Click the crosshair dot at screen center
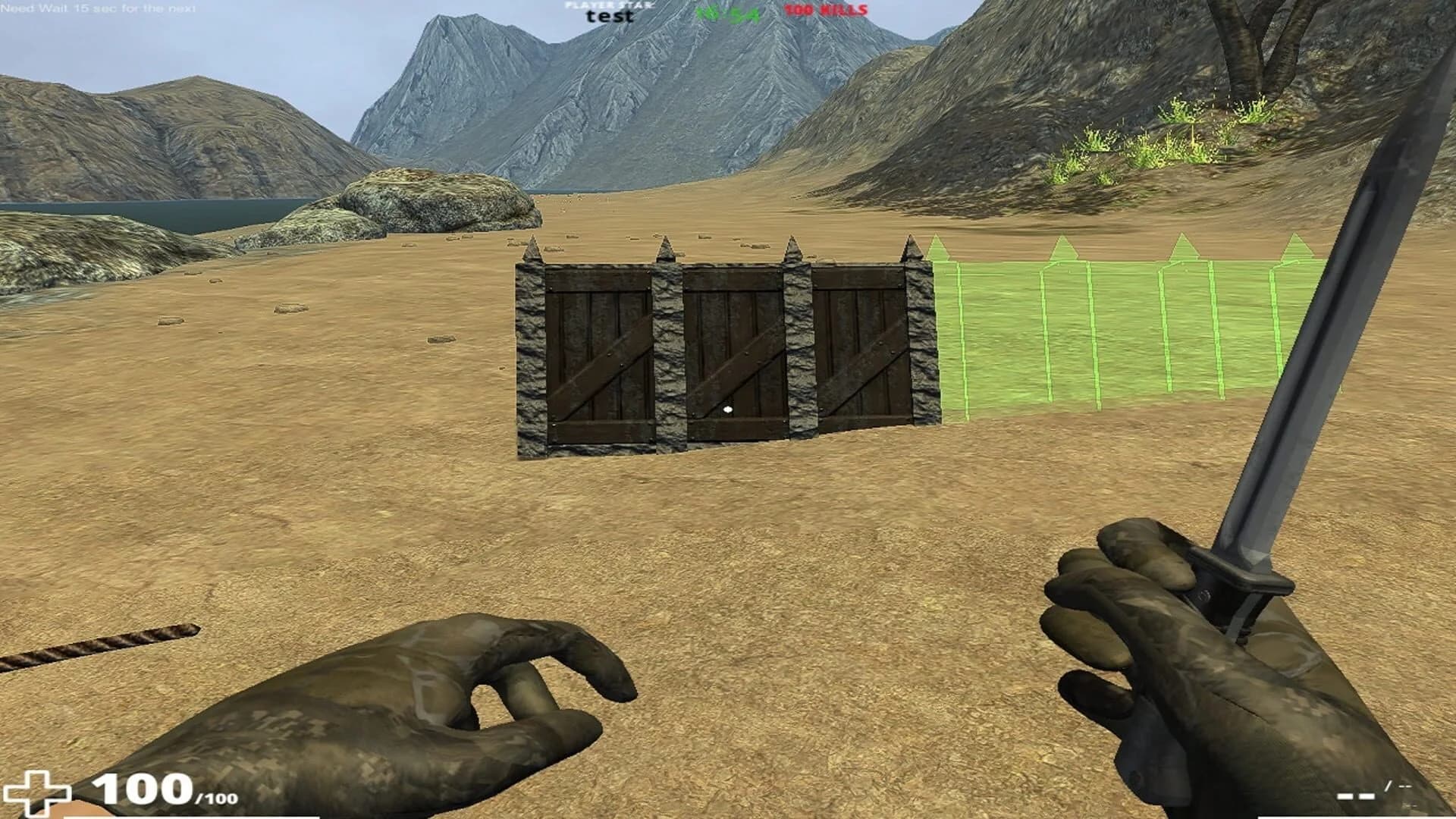Screen dimensions: 1456x819 point(728,409)
